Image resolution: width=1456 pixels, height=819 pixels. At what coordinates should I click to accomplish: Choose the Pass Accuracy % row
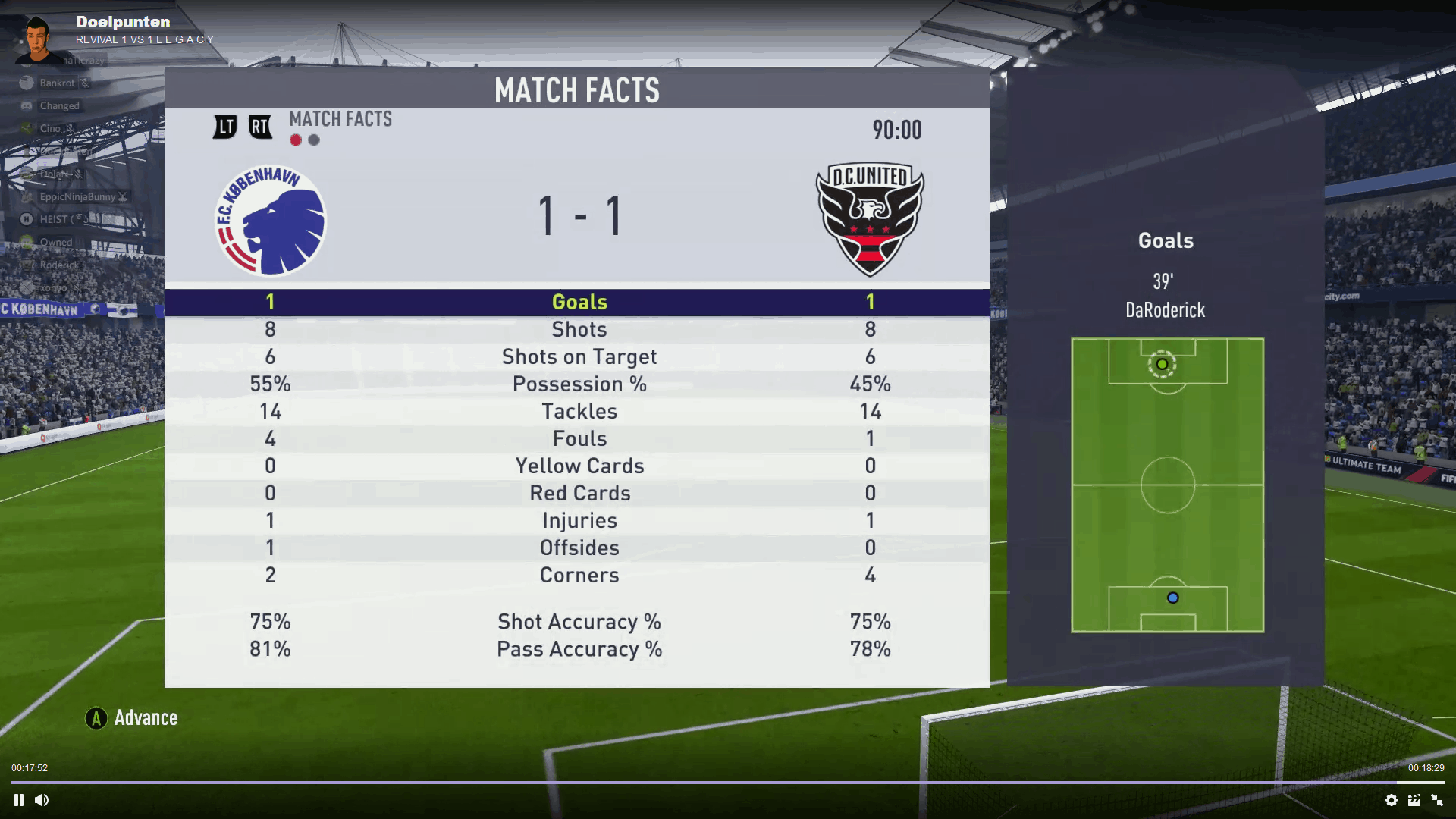[578, 649]
